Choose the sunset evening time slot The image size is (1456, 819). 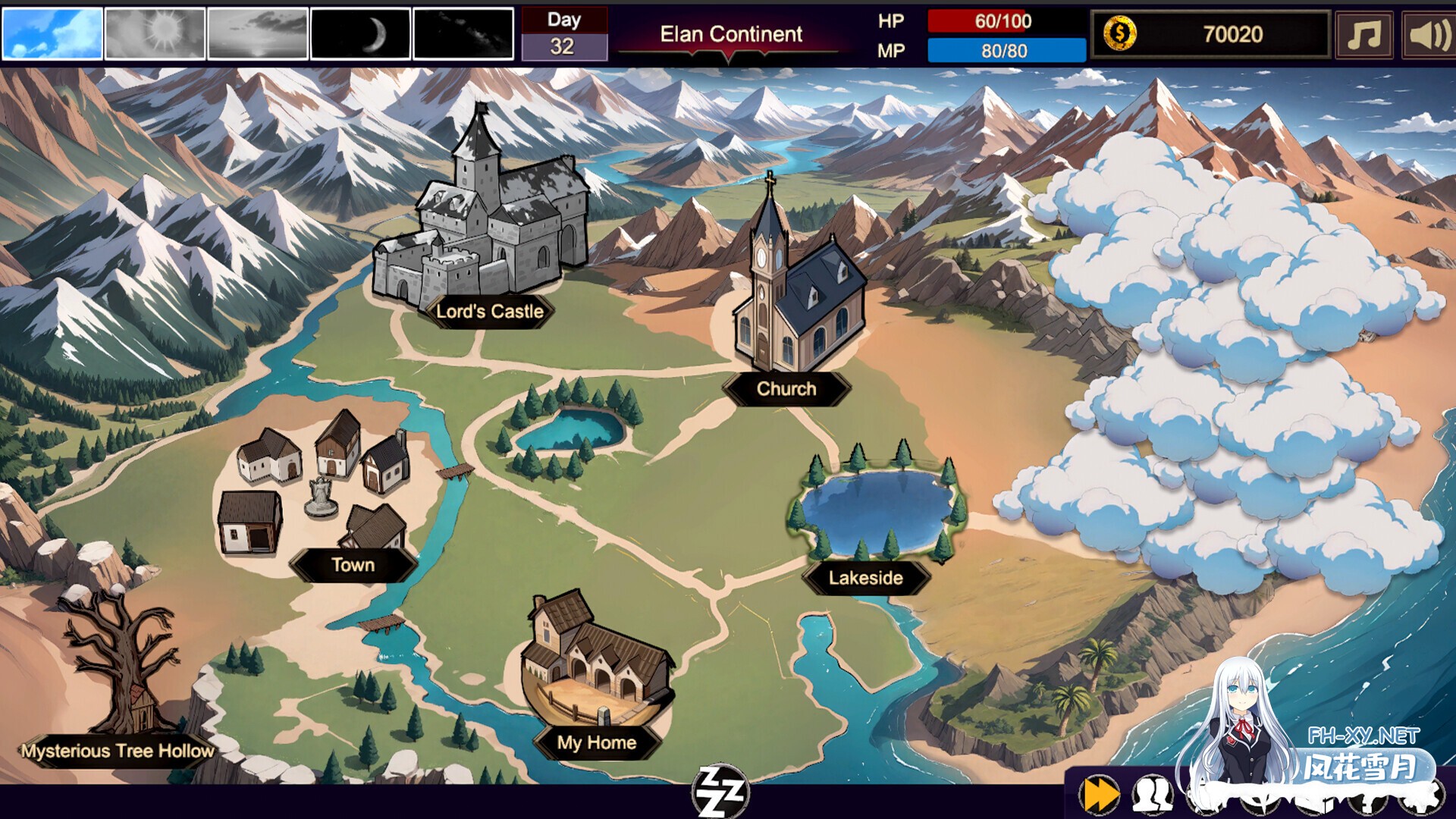[258, 33]
